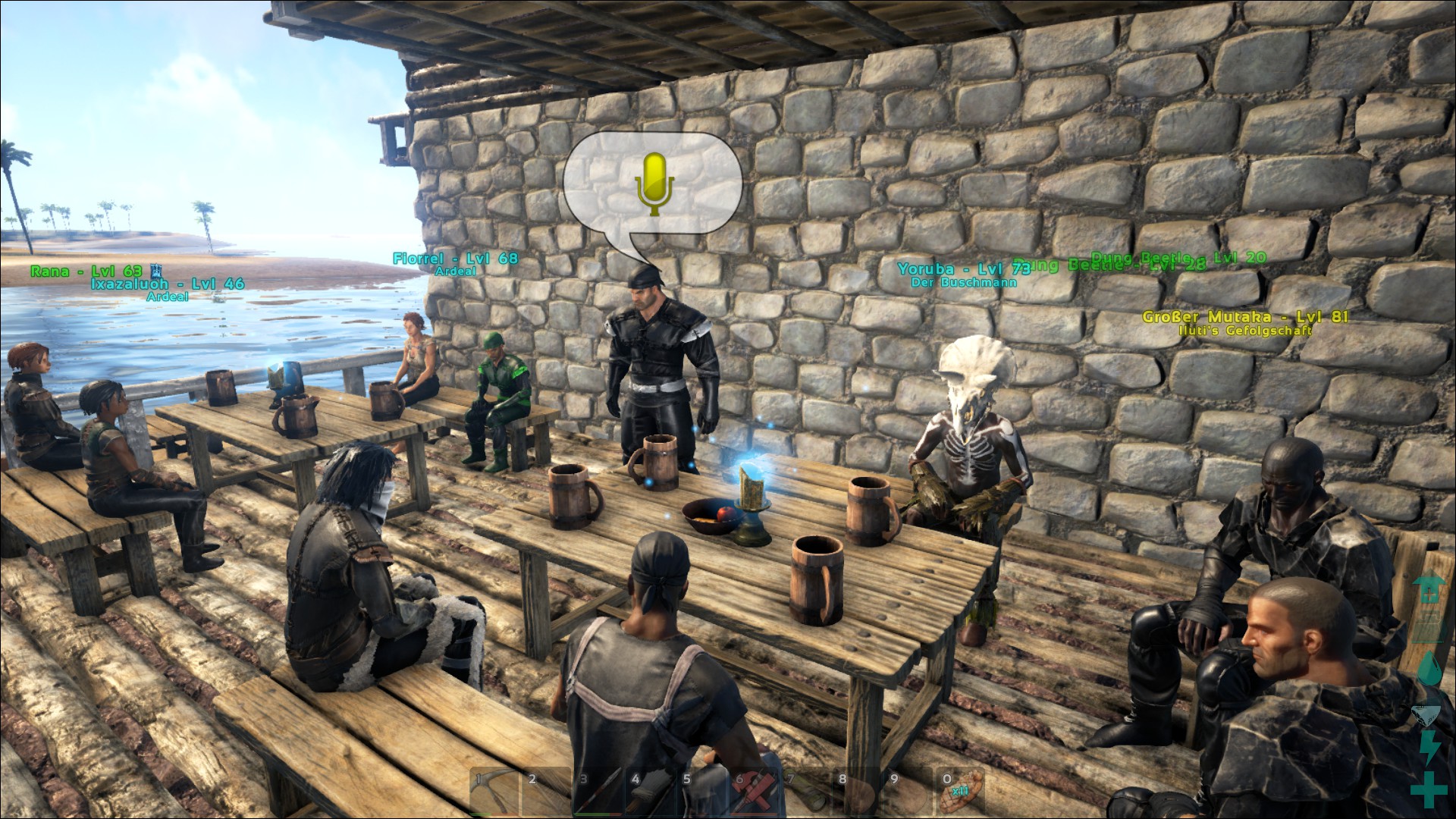This screenshot has width=1456, height=819.
Task: Choose the torch in hotbar slot 4
Action: pyautogui.click(x=648, y=792)
